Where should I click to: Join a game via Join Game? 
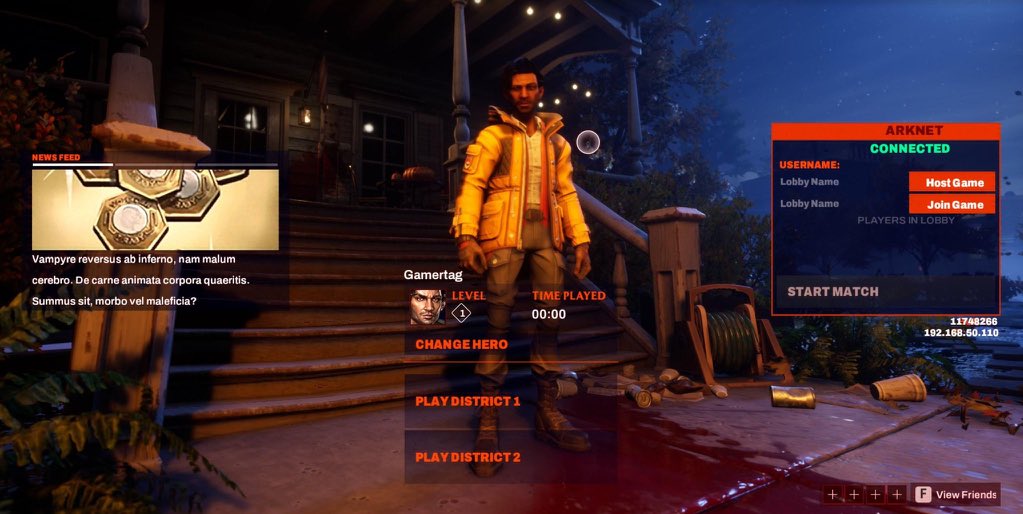coord(953,204)
